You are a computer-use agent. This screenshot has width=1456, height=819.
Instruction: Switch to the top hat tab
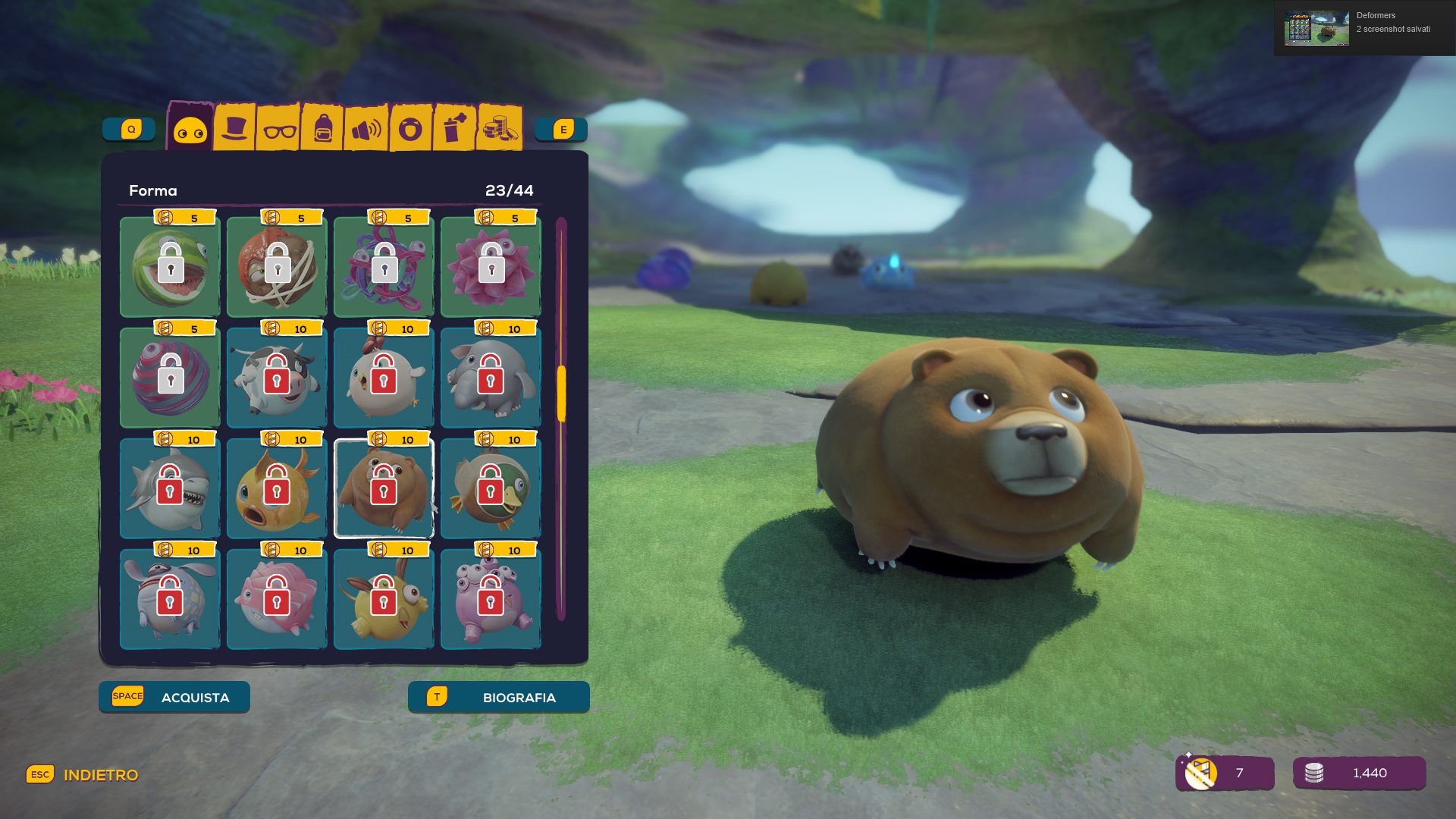pyautogui.click(x=234, y=127)
